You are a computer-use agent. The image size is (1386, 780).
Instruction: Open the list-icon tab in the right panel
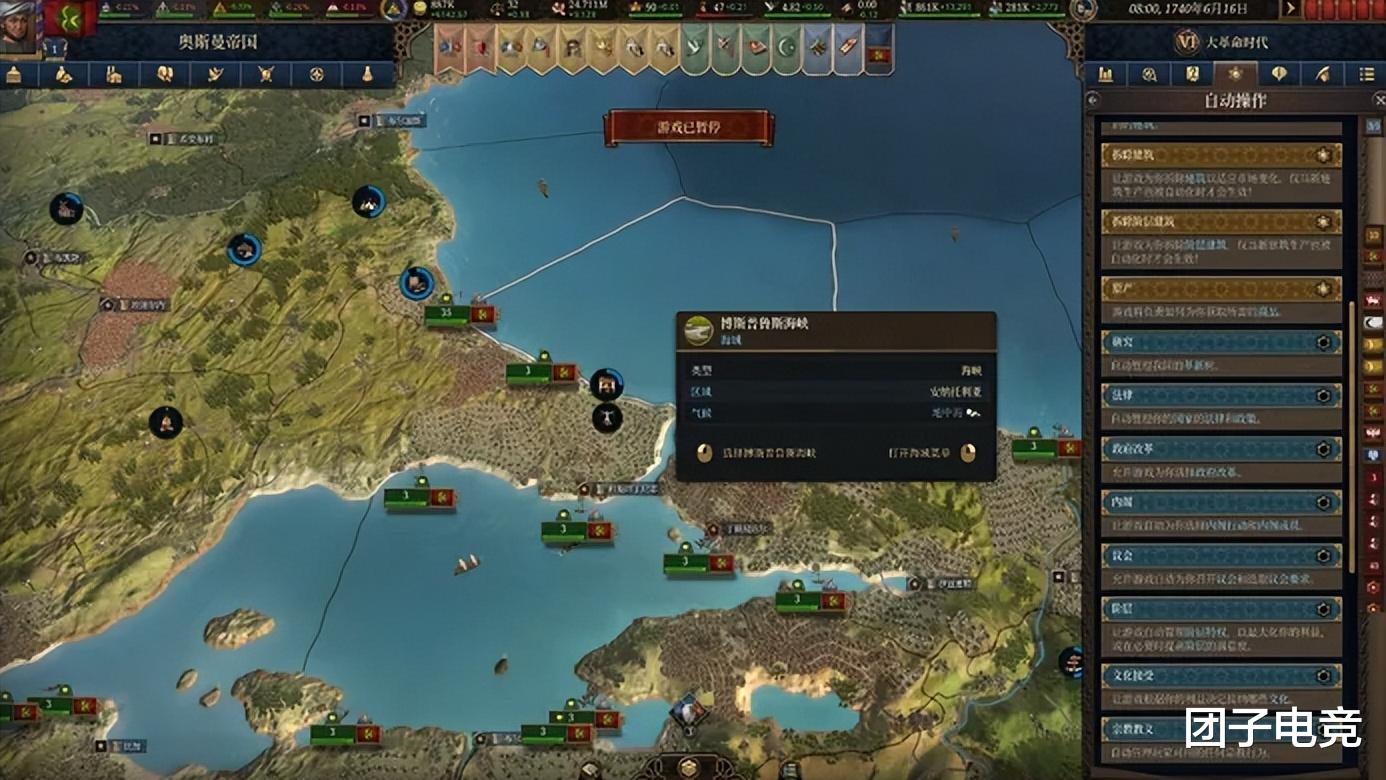[x=1366, y=74]
